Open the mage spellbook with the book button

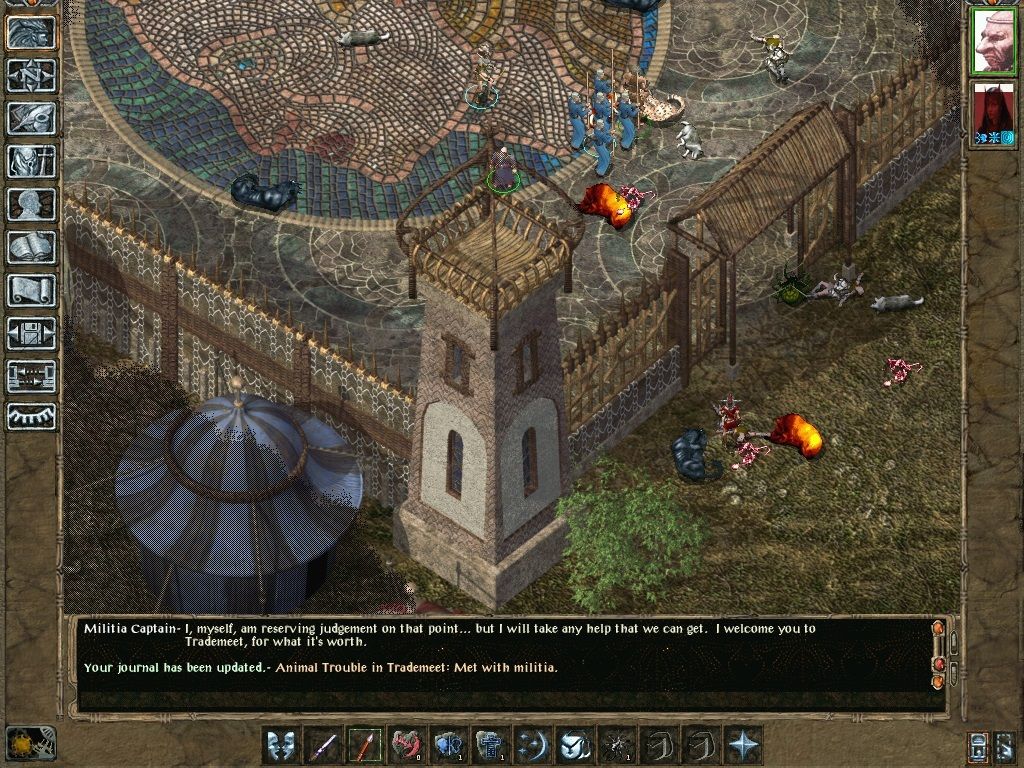click(x=31, y=247)
